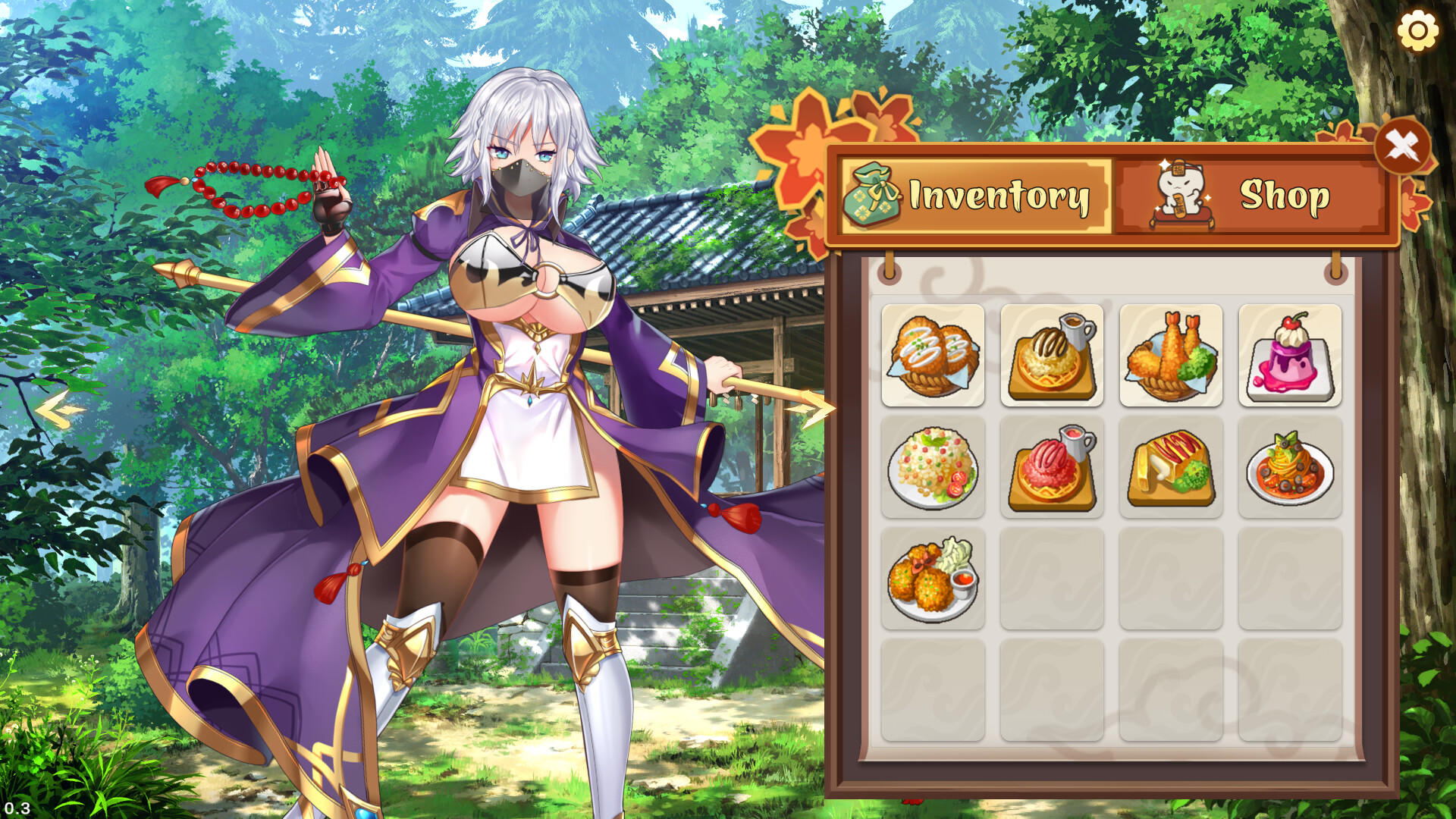
Task: Select the purple pudding with cherry
Action: click(x=1291, y=355)
